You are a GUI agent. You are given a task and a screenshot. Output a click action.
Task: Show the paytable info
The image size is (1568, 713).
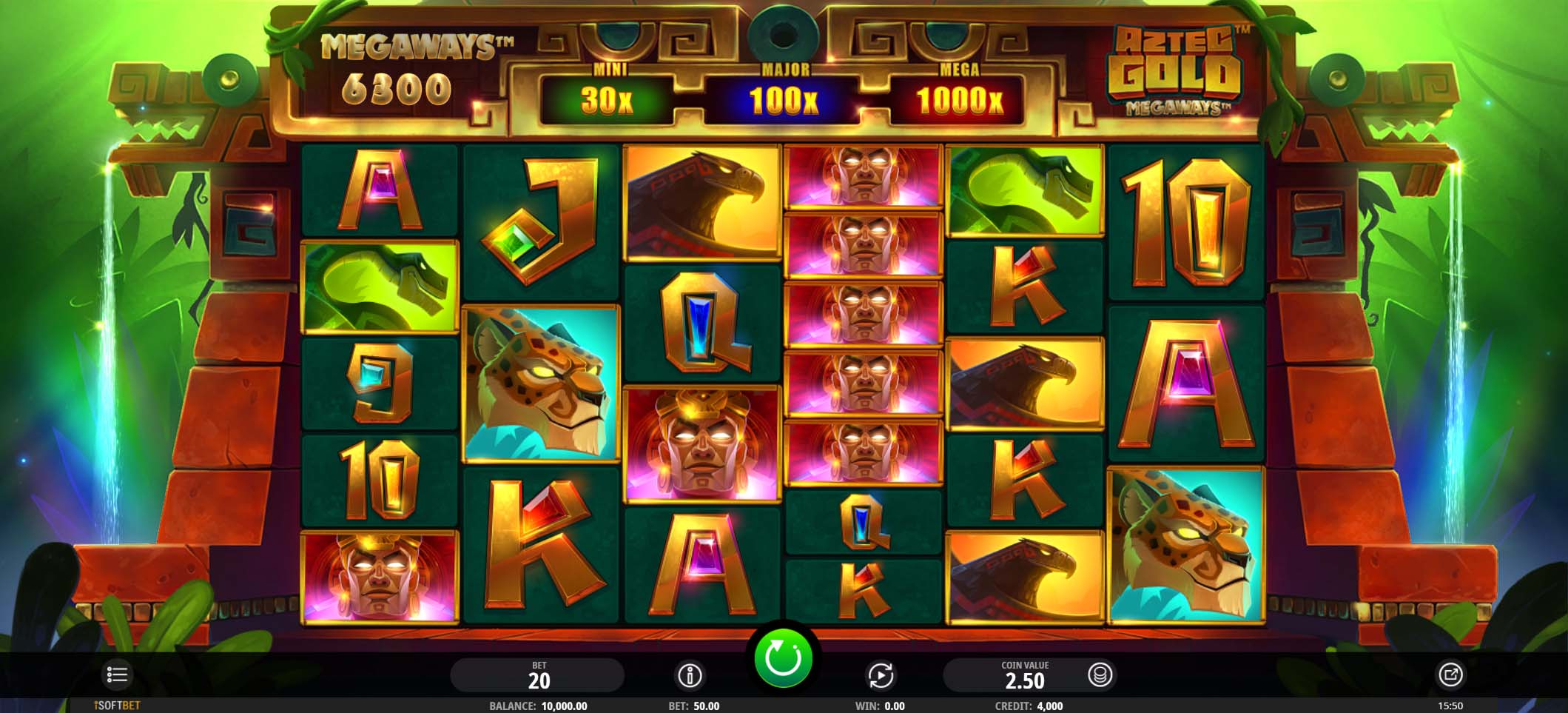pyautogui.click(x=690, y=674)
